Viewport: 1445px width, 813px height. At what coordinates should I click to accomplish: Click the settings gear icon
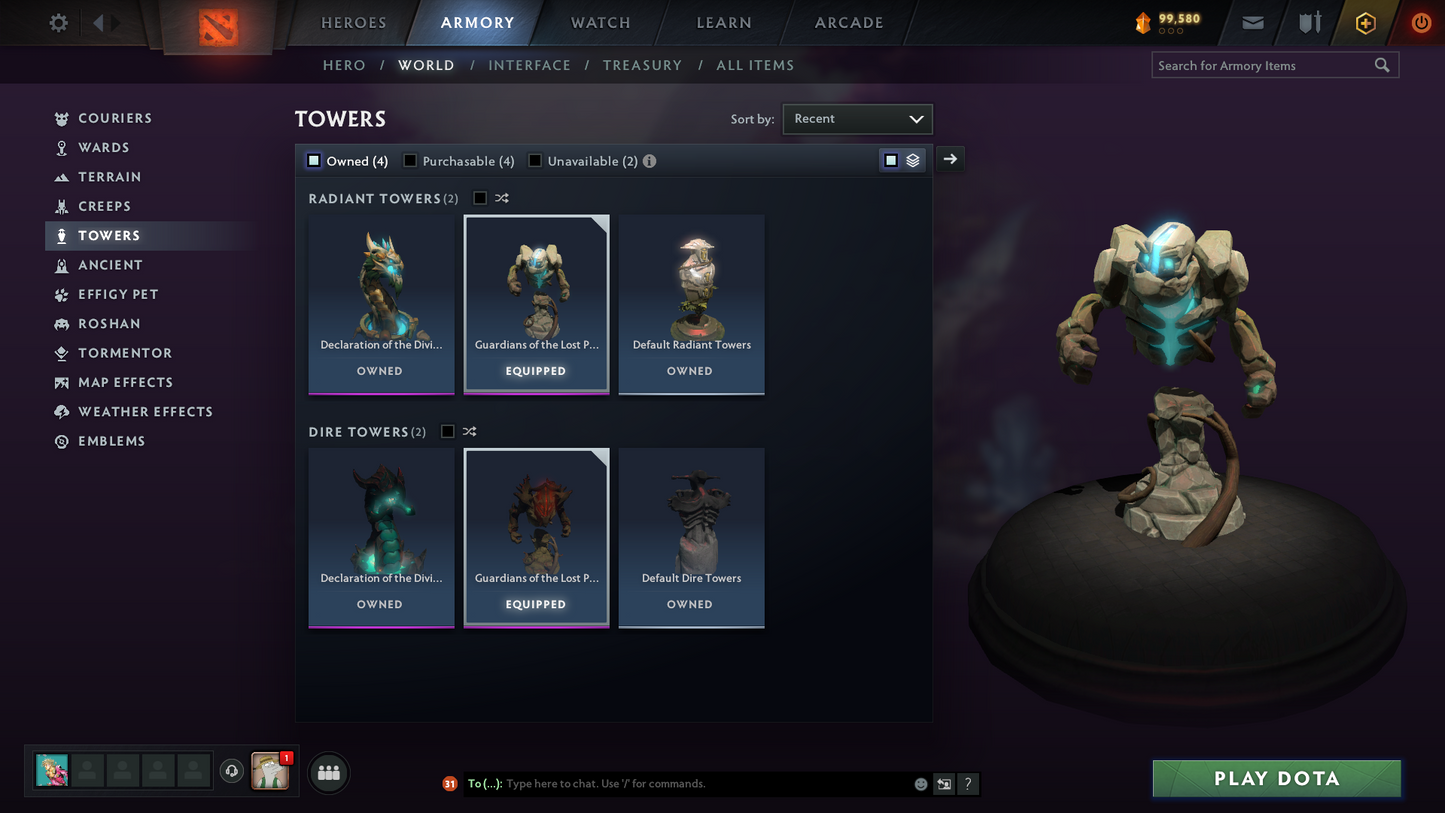pos(58,22)
